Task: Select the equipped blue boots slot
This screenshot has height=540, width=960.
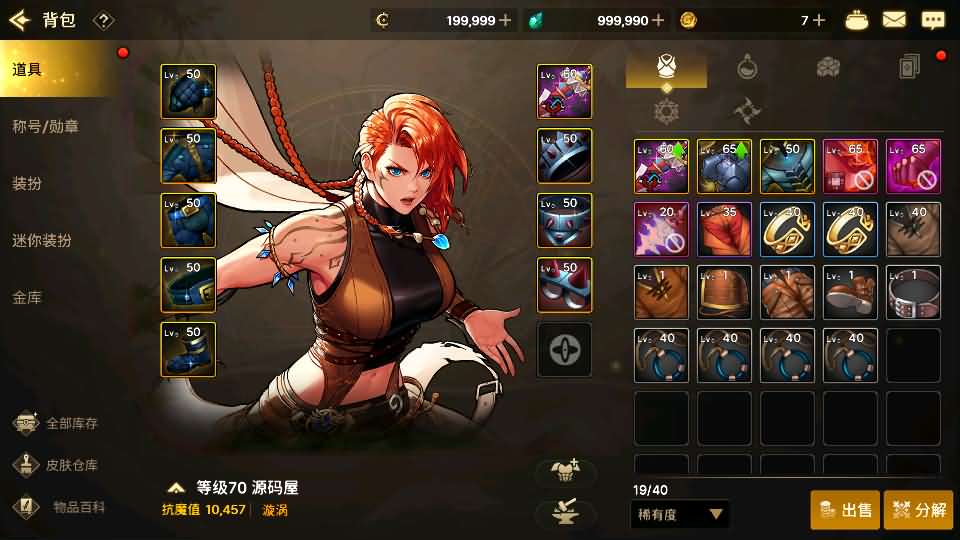Action: click(x=188, y=351)
